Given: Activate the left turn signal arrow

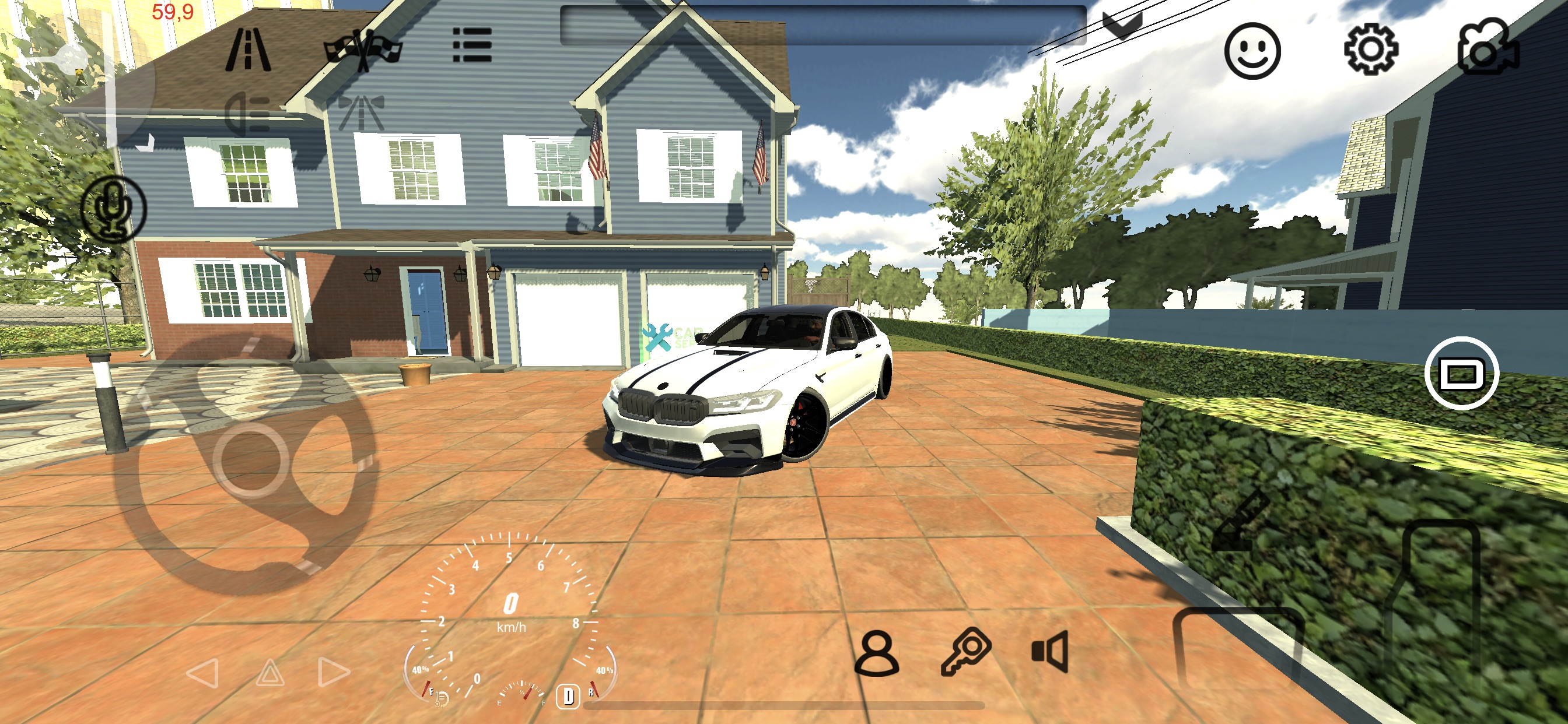Looking at the screenshot, I should pos(202,673).
